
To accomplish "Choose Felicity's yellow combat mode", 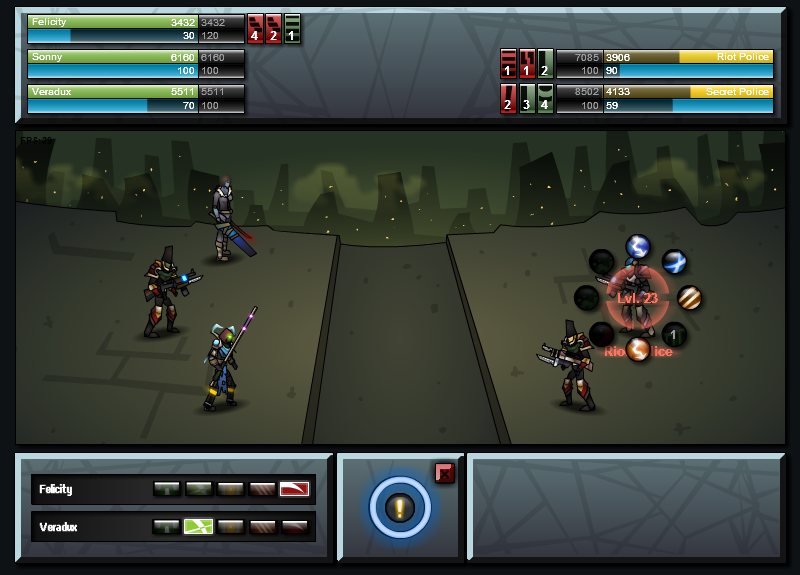I will [230, 489].
